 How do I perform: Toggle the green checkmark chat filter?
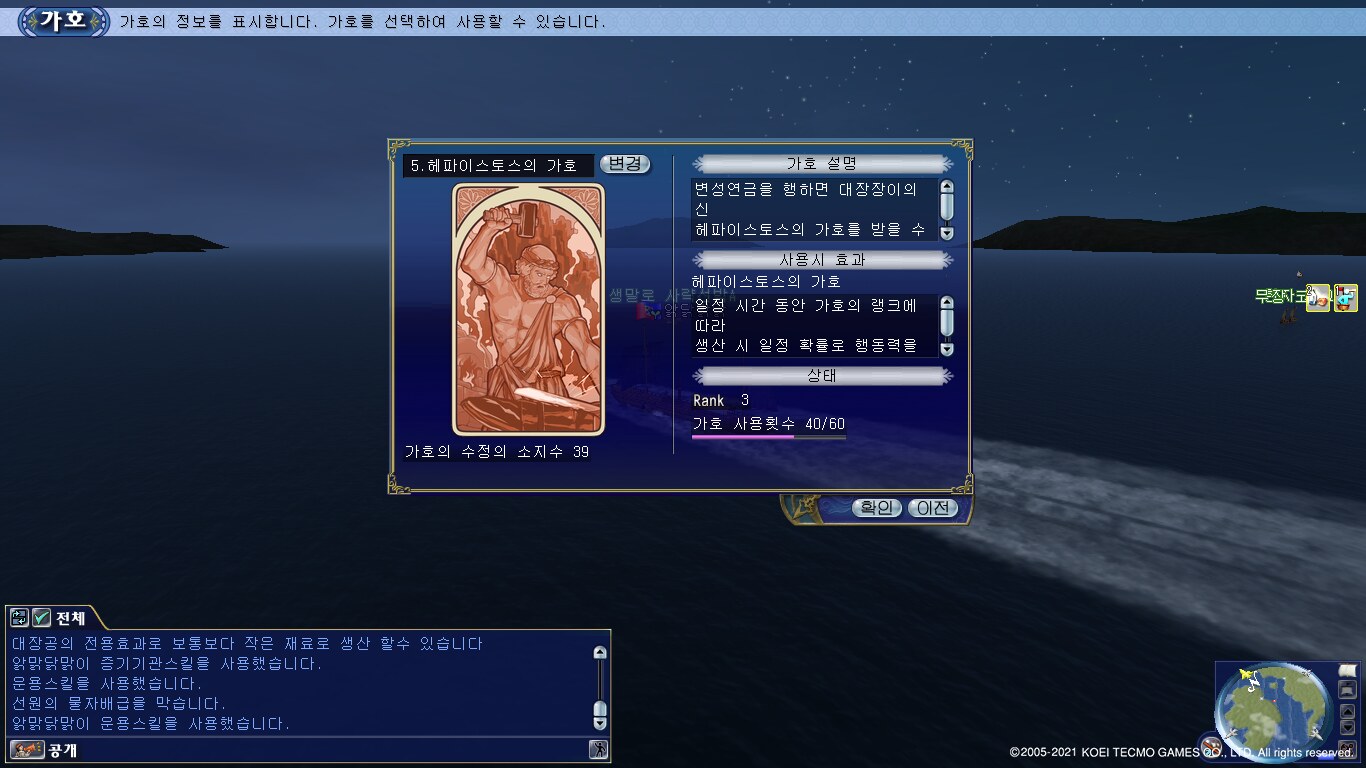[x=42, y=618]
